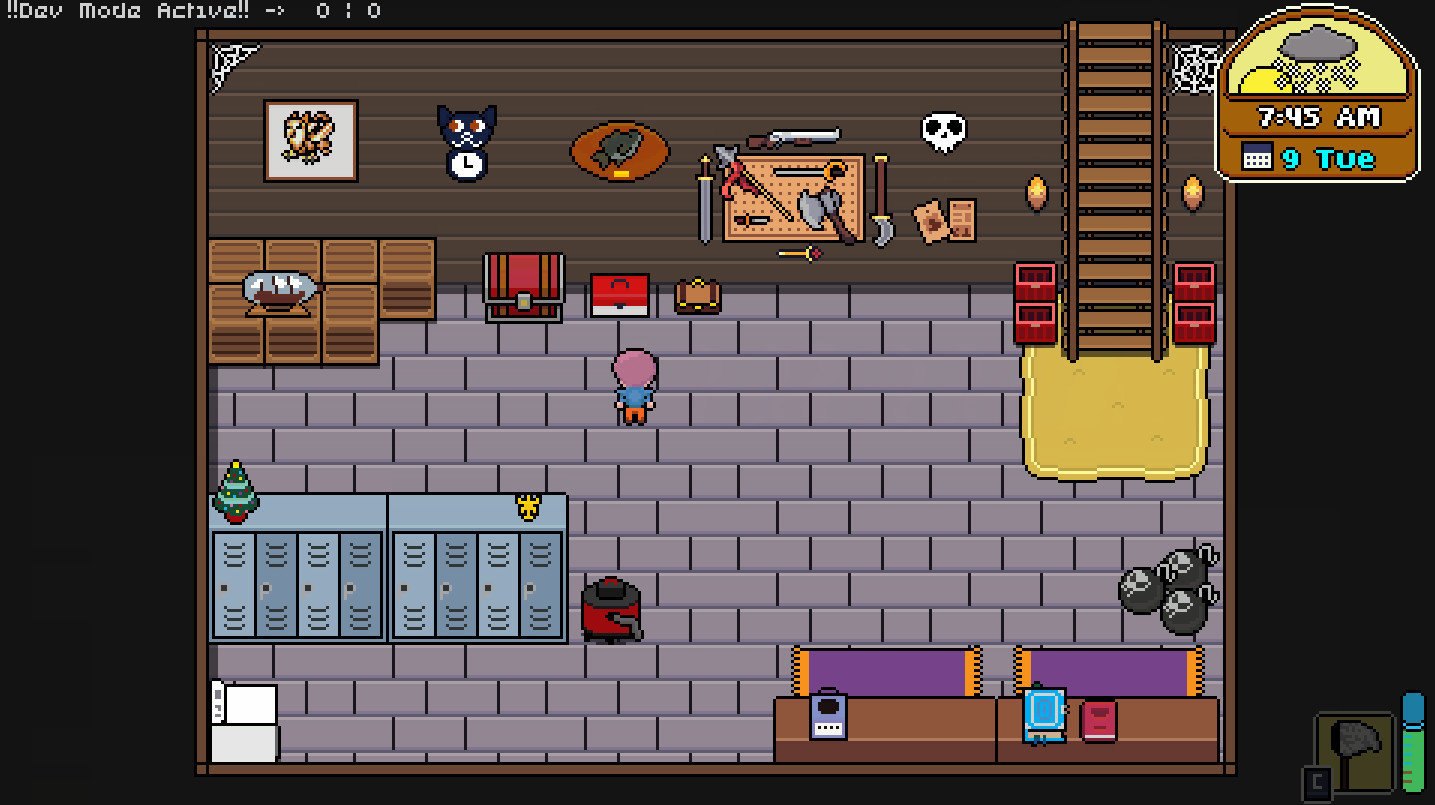
Task: Open the cat wall clock
Action: point(466,140)
